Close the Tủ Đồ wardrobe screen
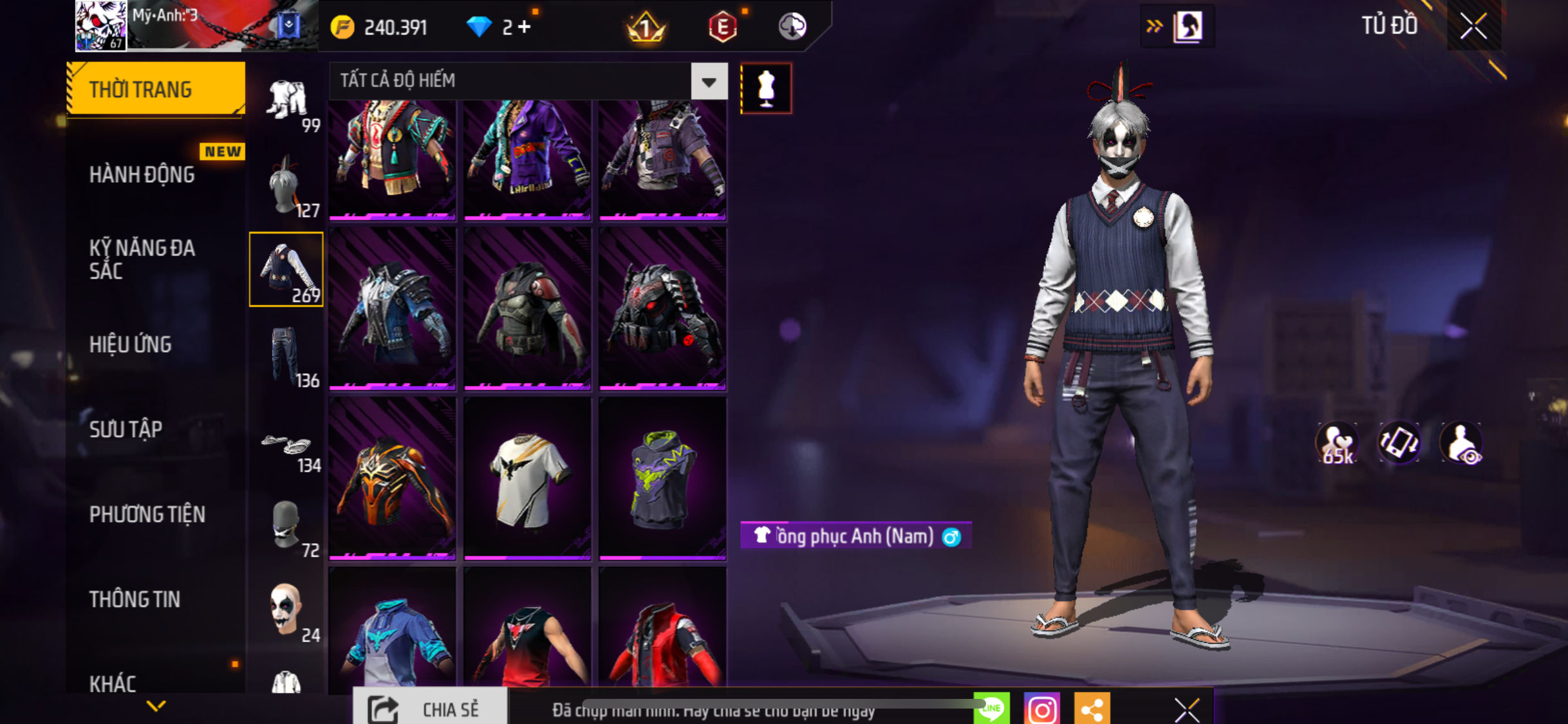 [1473, 26]
